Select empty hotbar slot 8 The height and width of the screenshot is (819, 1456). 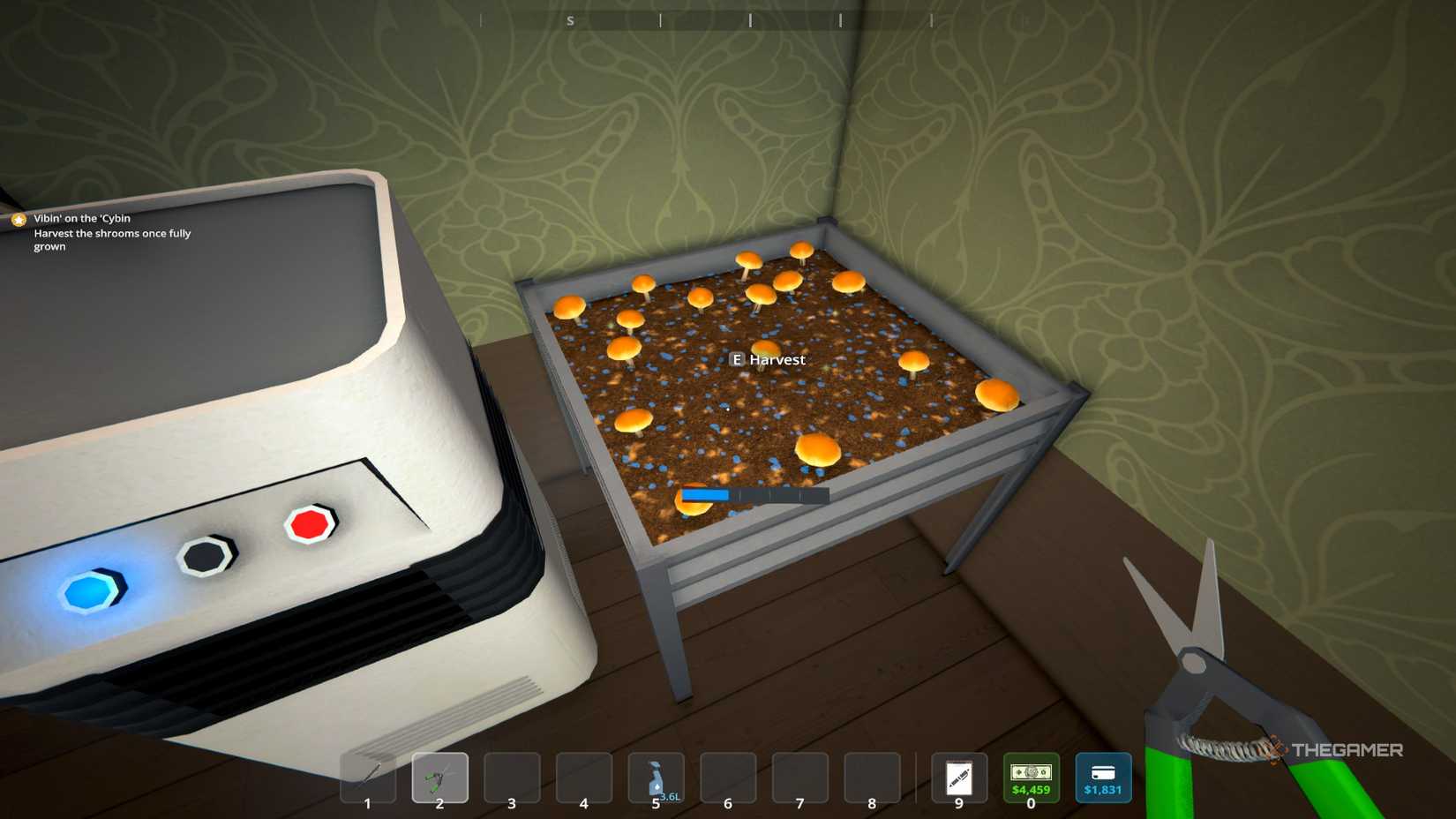(872, 778)
